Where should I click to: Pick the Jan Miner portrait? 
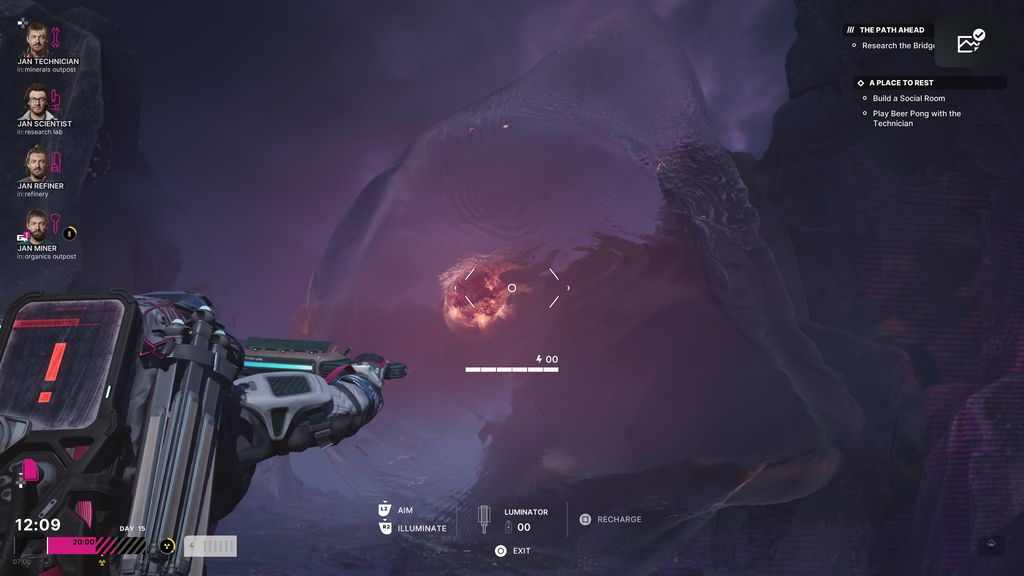tap(37, 226)
